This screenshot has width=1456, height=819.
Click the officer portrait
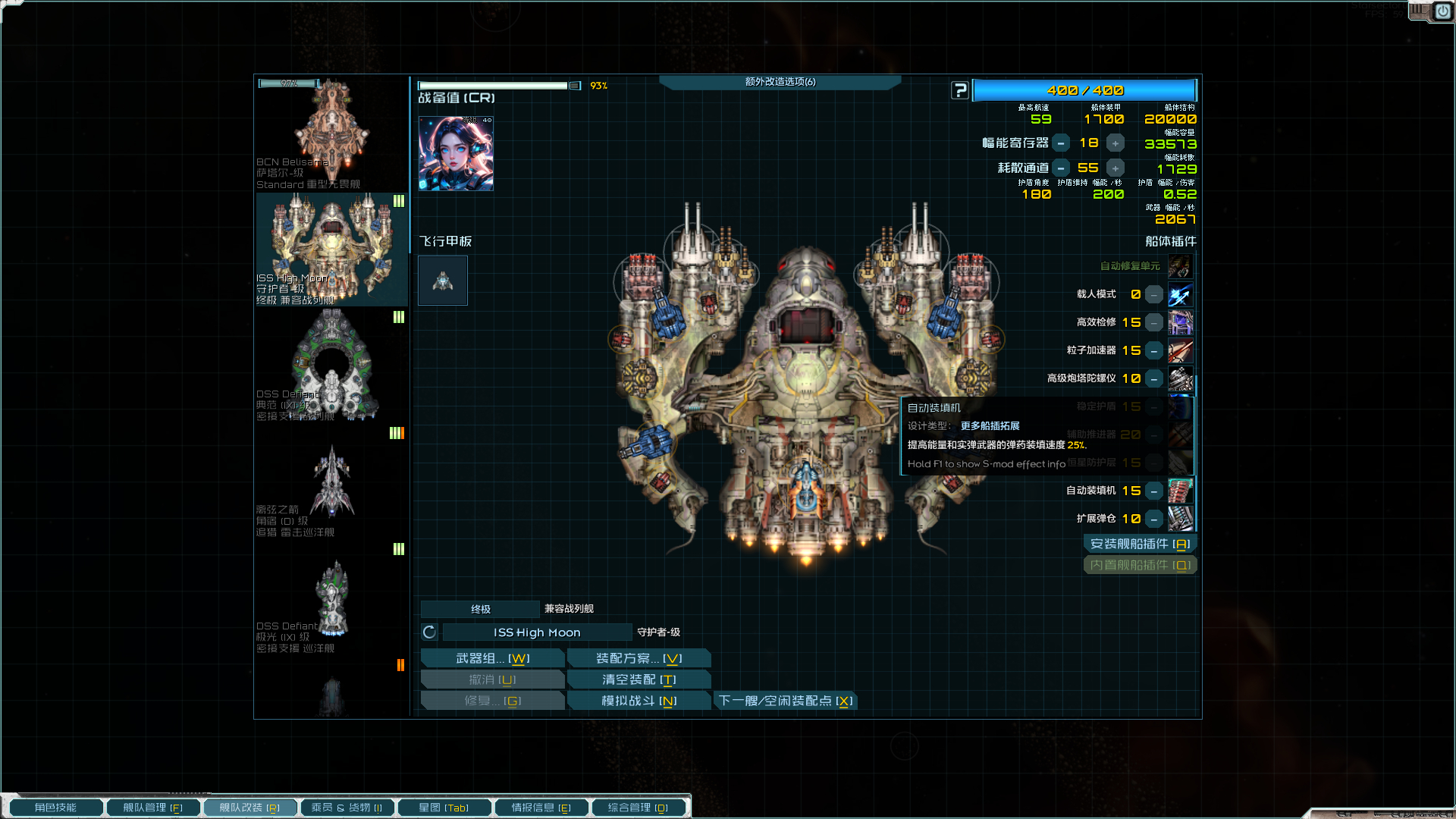click(456, 153)
